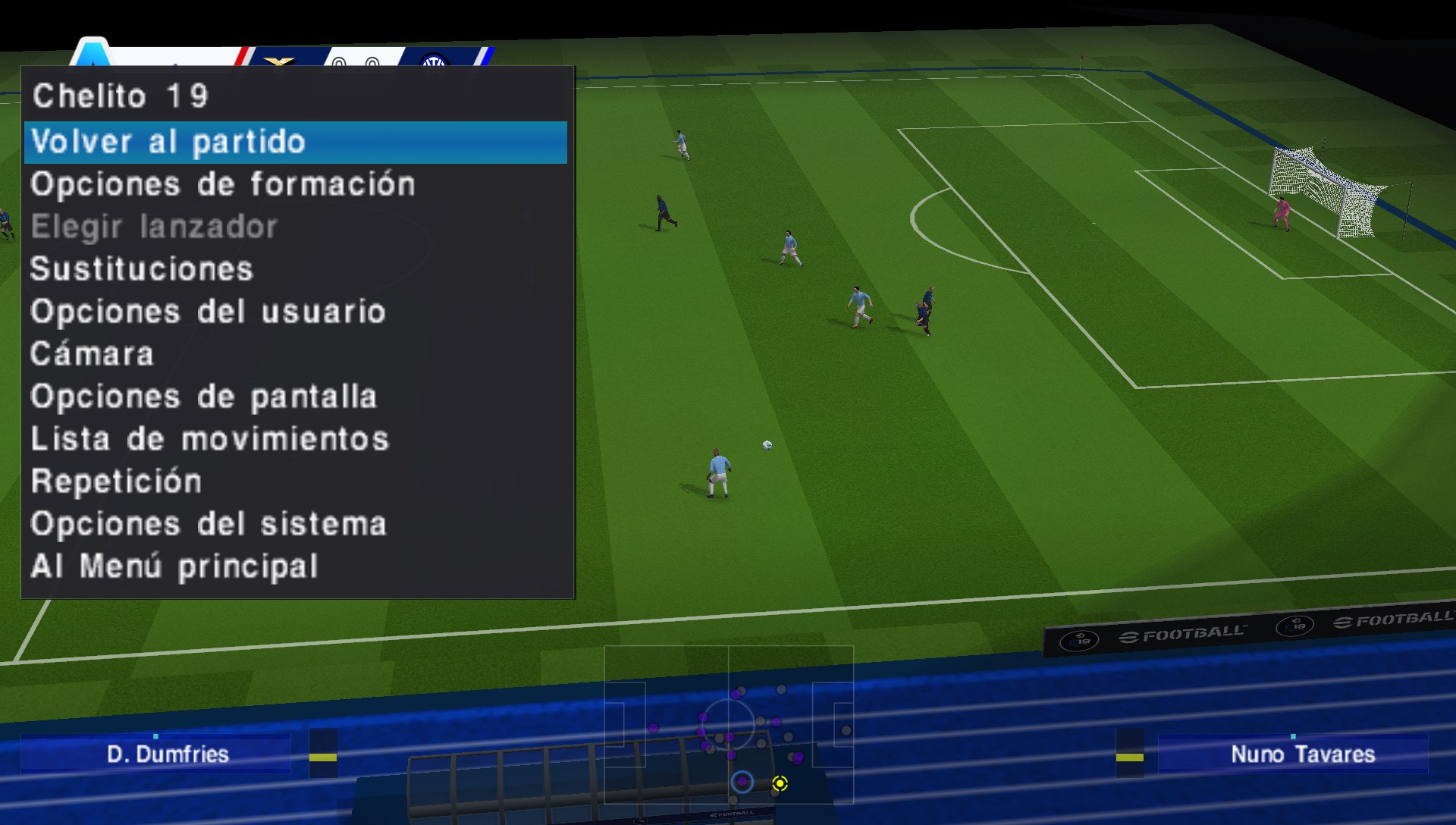The image size is (1456, 825).
Task: Select "Repetición" to watch a replay
Action: coord(115,481)
